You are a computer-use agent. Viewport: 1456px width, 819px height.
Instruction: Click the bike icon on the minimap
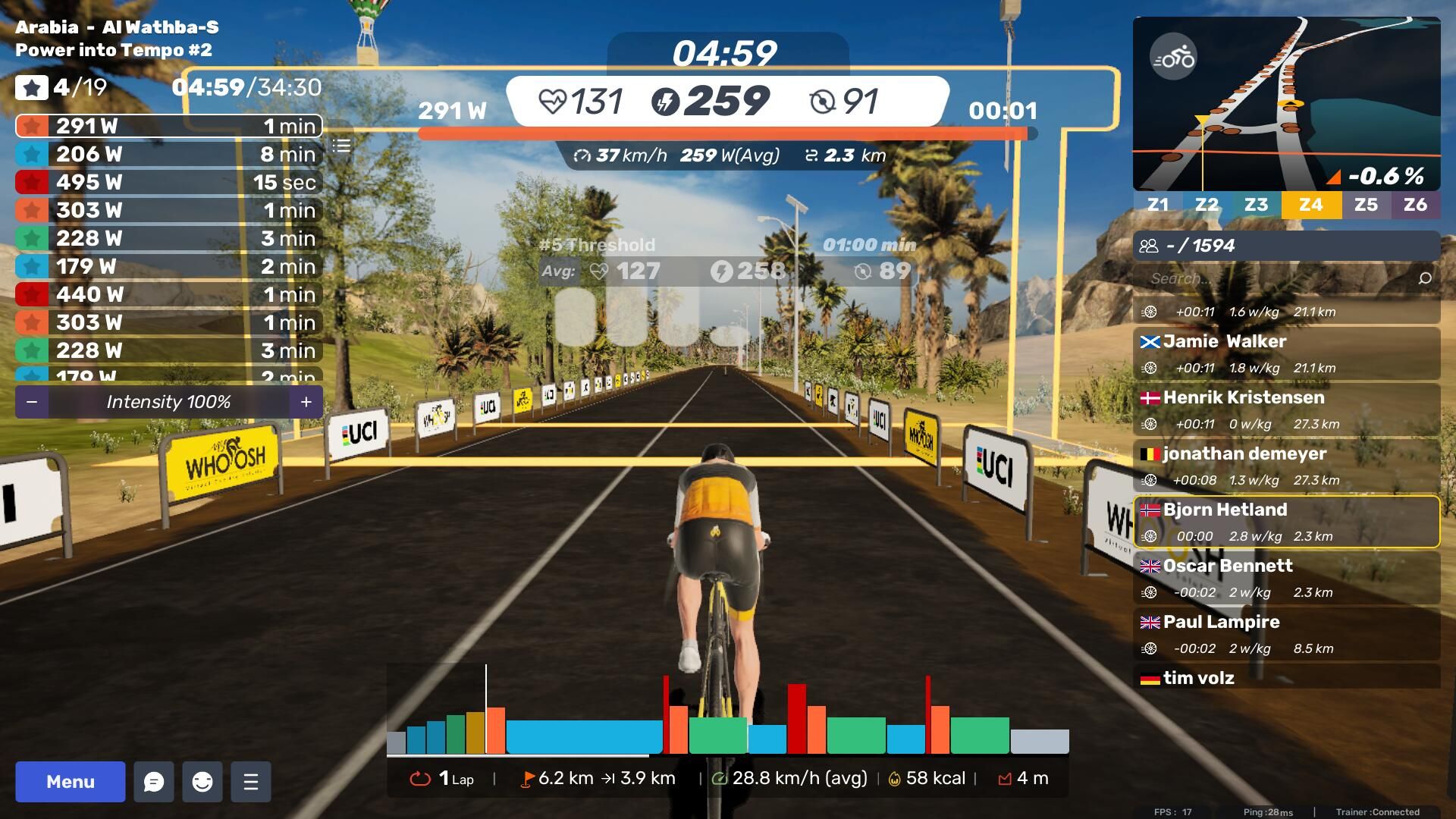tap(1173, 57)
